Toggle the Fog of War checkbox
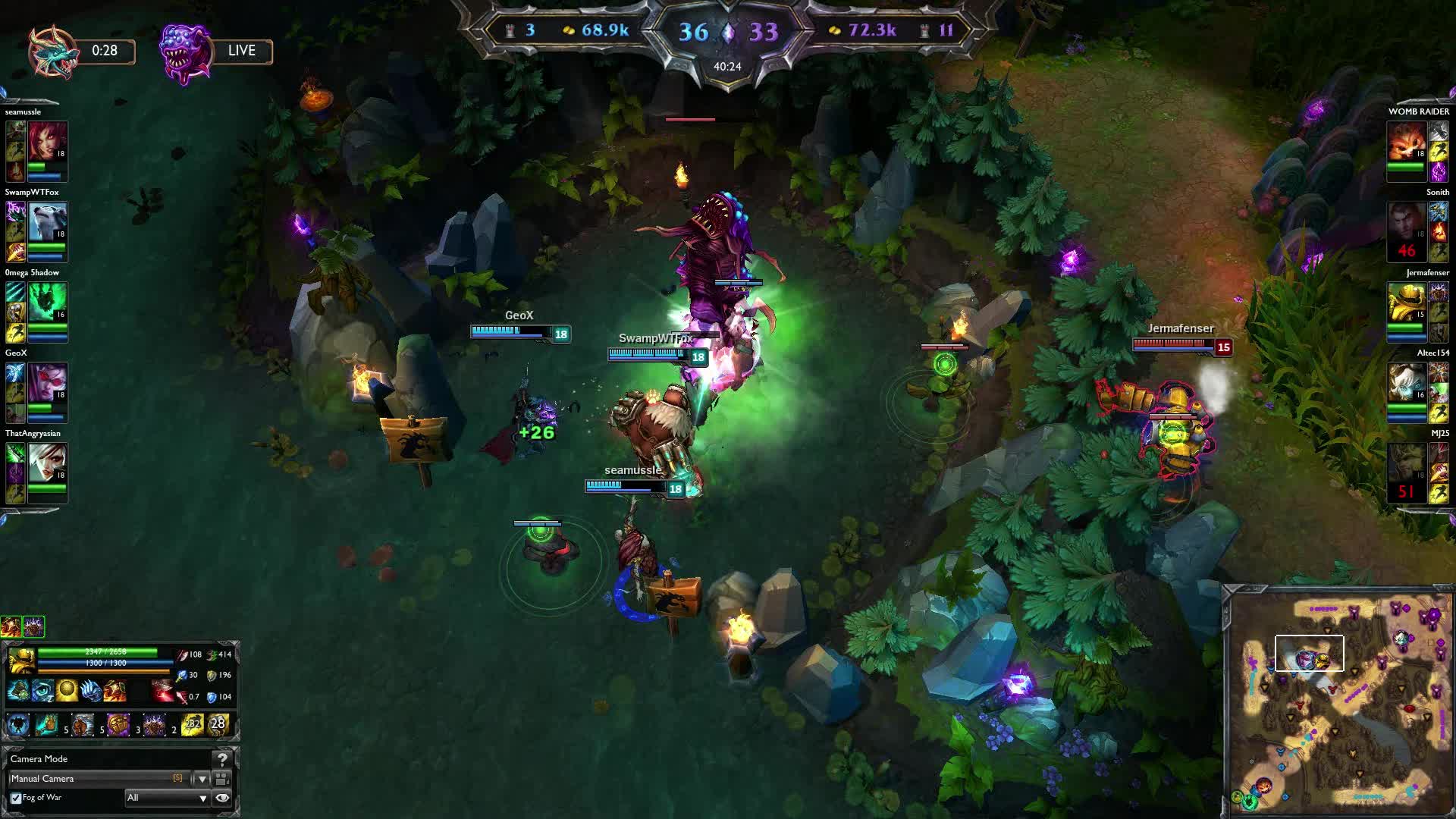 [16, 798]
